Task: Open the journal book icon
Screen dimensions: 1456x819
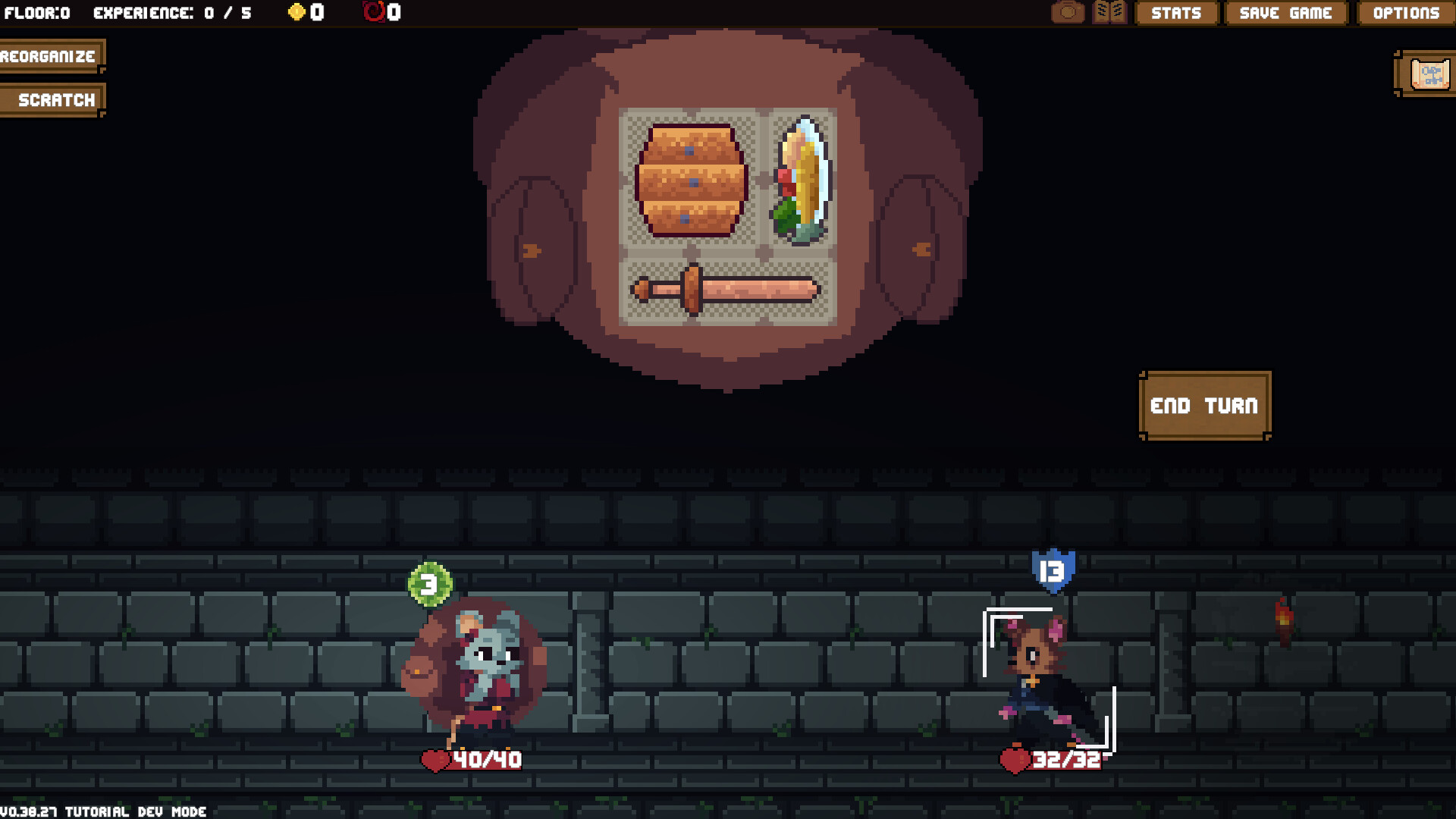Action: (1109, 12)
